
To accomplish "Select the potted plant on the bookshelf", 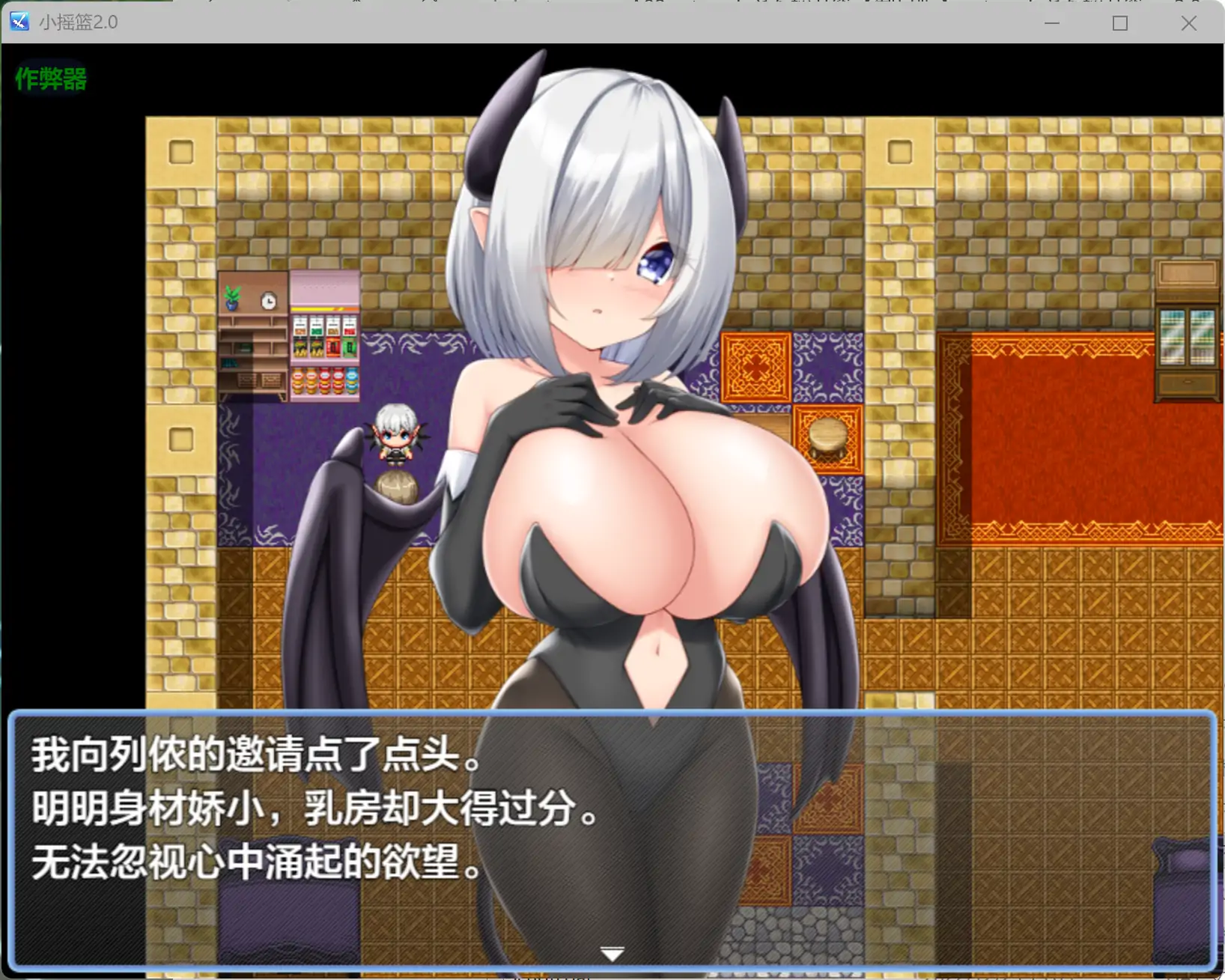I will tap(232, 295).
